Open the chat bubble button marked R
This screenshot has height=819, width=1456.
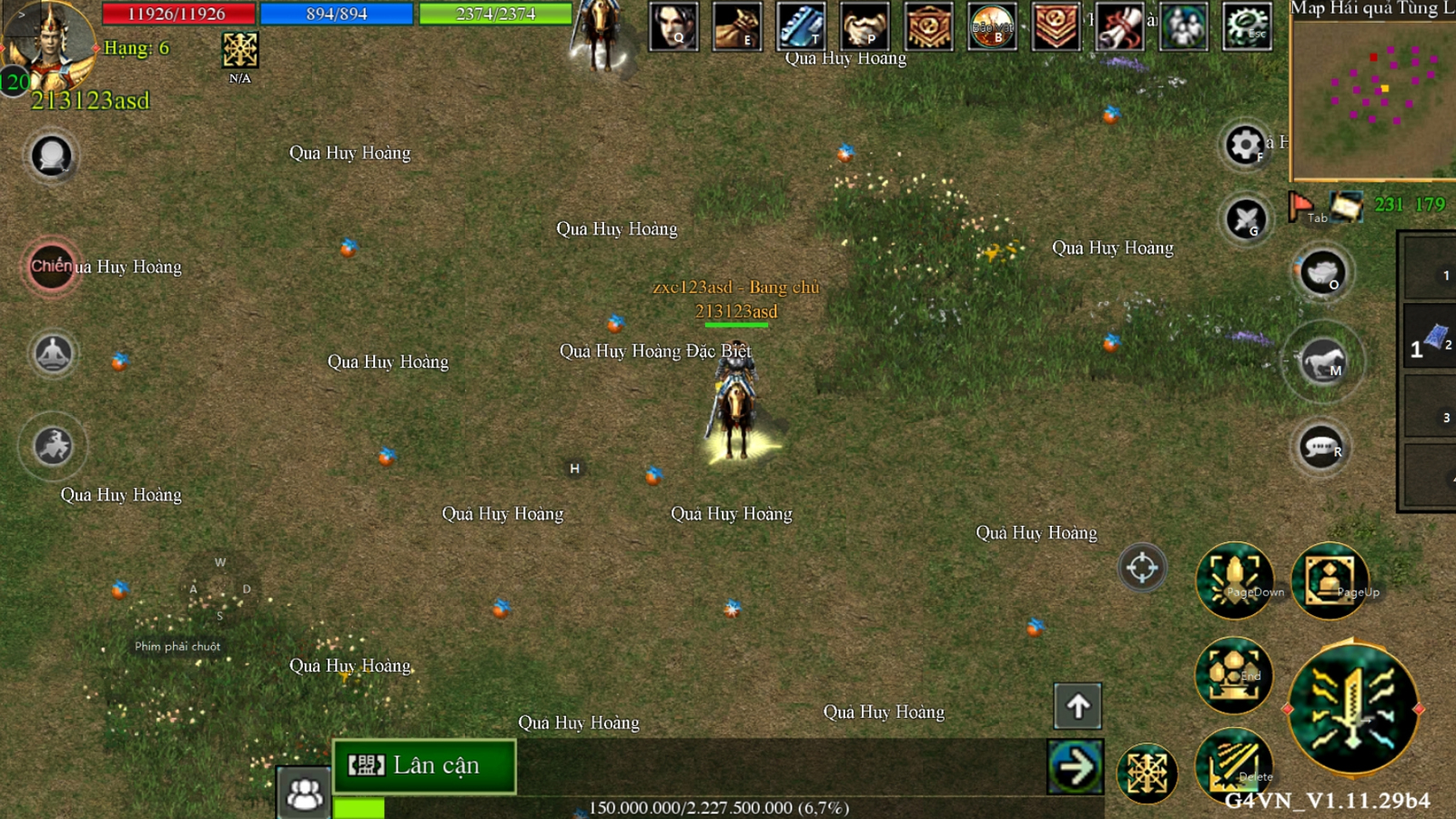click(1321, 448)
